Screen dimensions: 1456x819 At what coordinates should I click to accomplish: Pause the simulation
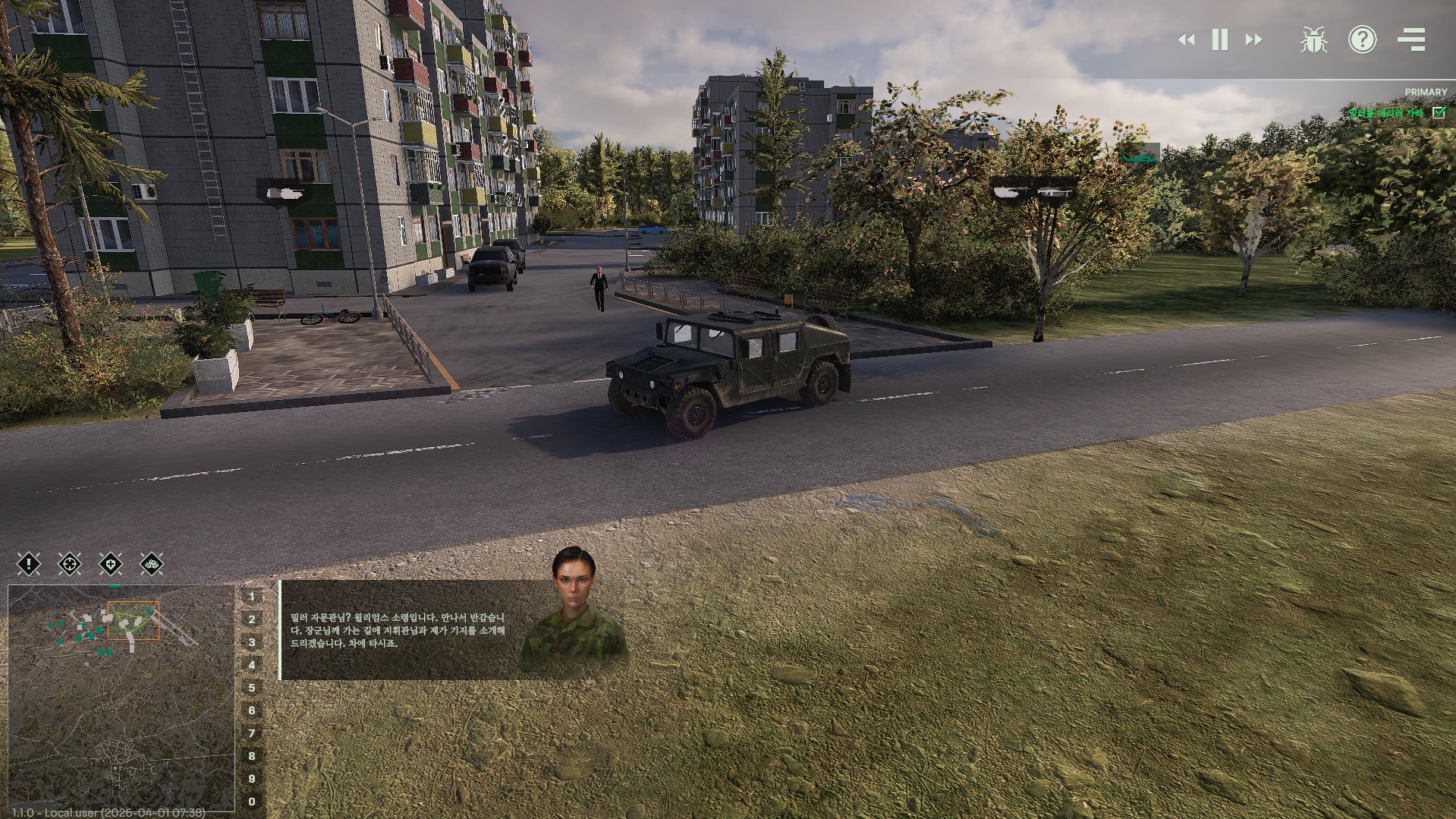coord(1220,40)
